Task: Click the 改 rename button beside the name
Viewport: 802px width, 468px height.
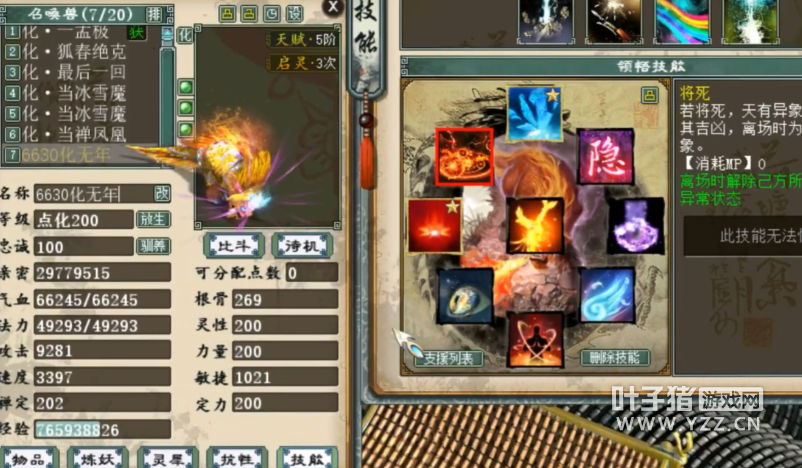Action: pos(161,193)
